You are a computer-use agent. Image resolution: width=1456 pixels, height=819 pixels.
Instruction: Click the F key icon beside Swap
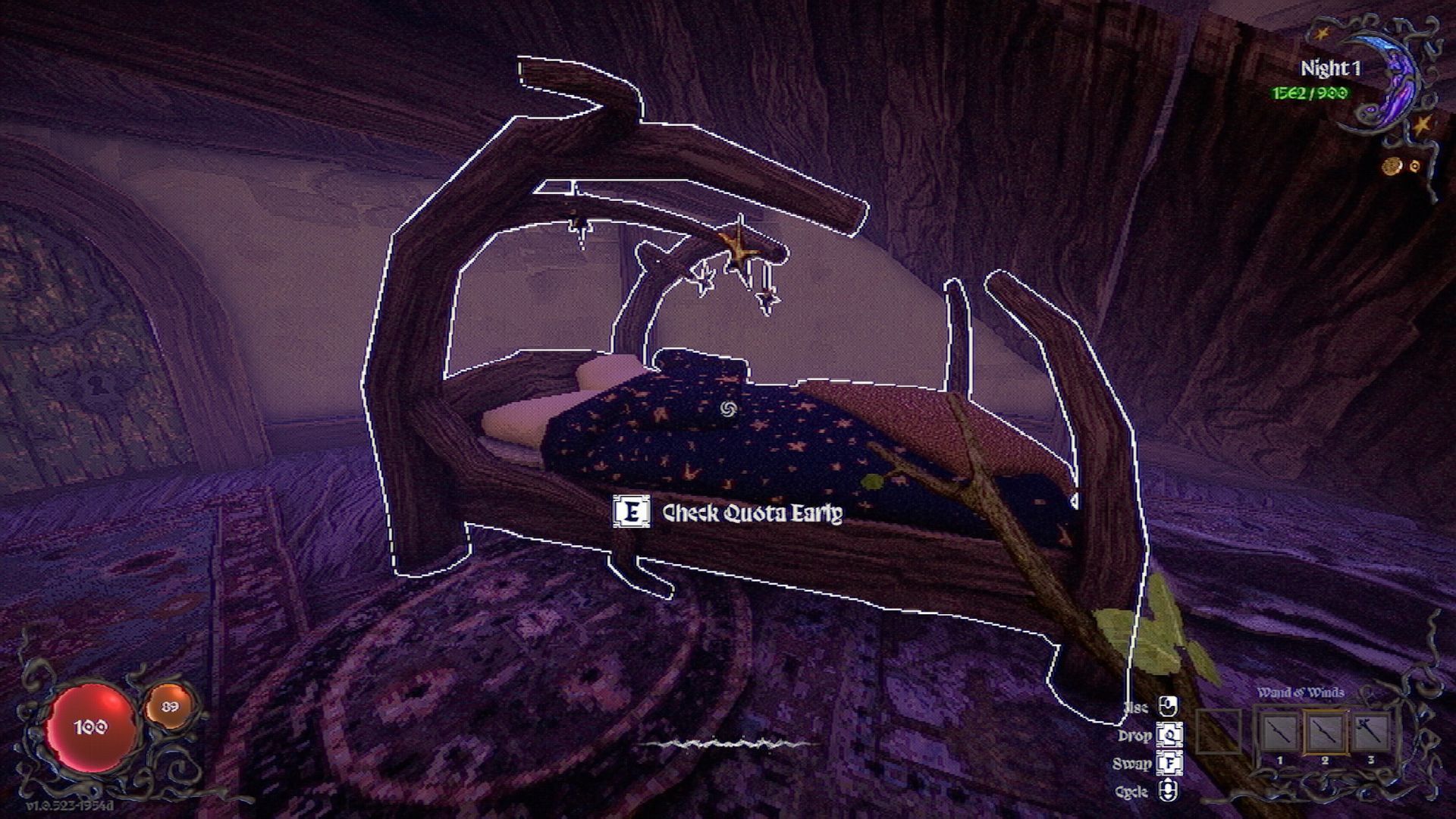(1170, 764)
